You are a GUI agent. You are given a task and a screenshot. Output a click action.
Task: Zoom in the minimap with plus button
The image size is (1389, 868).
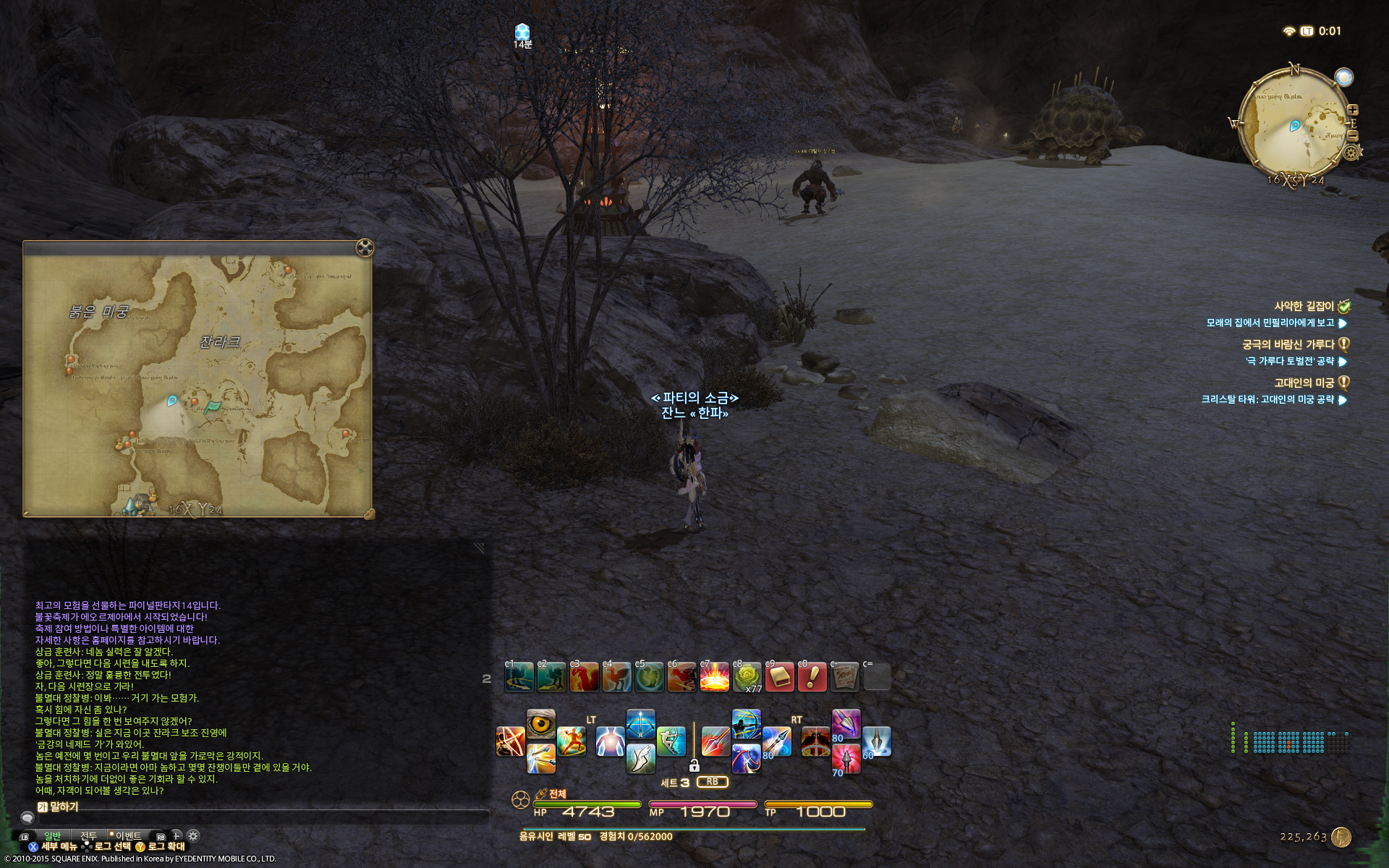pos(1353,110)
